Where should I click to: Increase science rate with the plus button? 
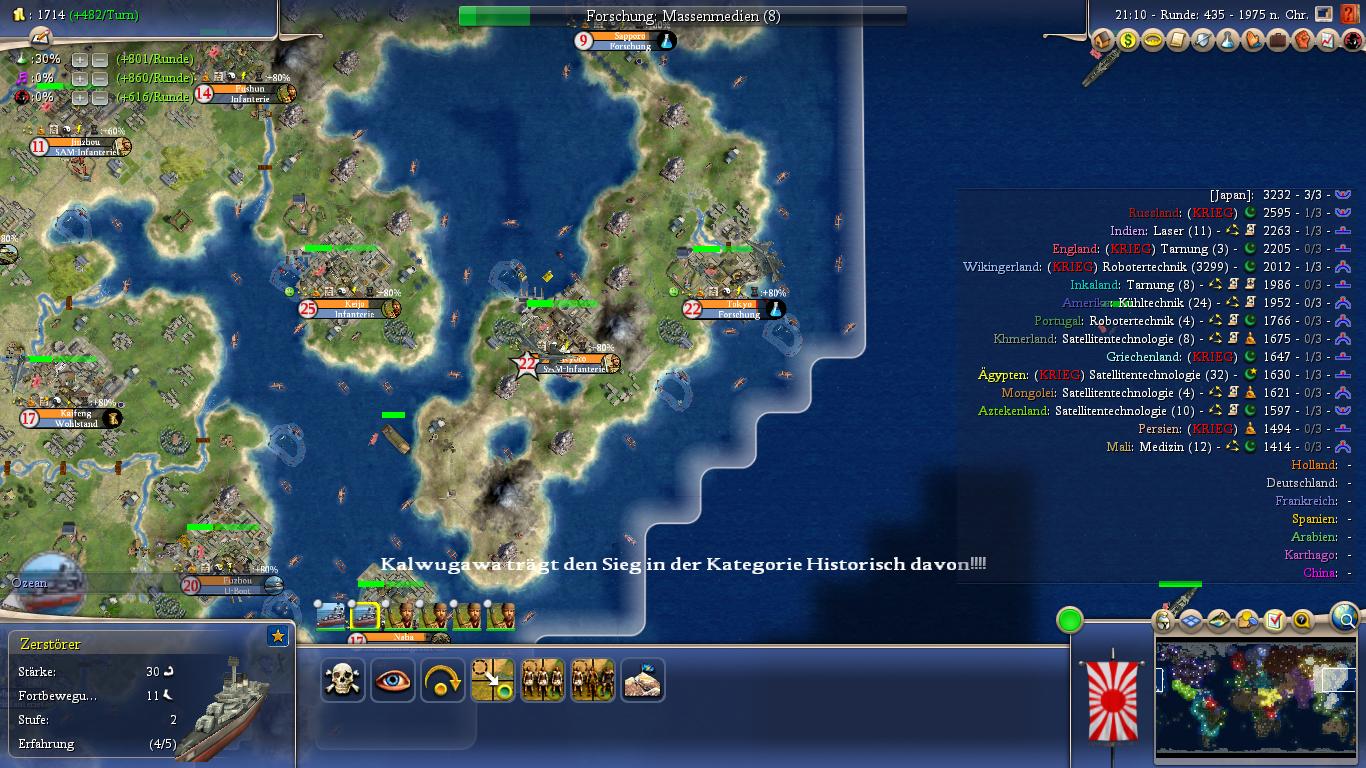tap(81, 61)
